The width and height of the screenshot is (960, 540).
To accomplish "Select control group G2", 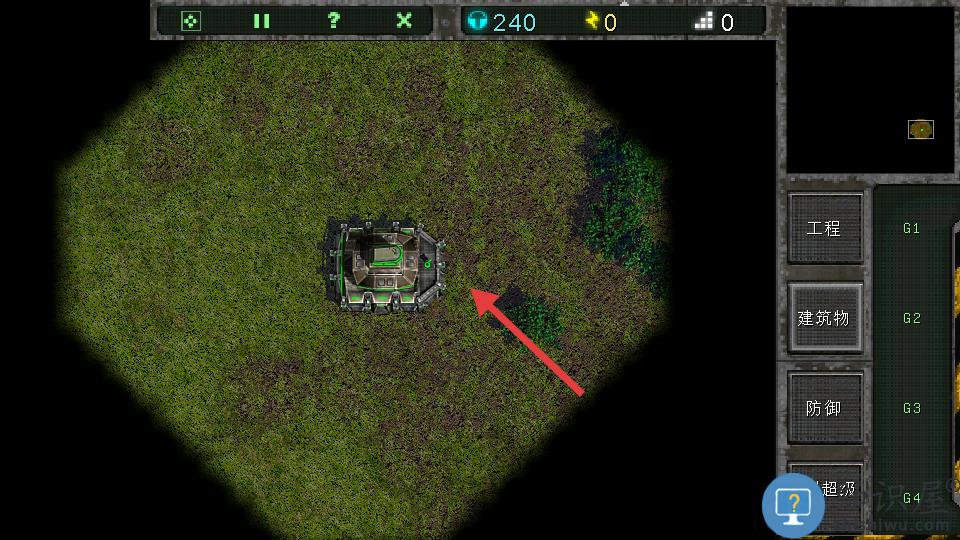I will pyautogui.click(x=911, y=318).
